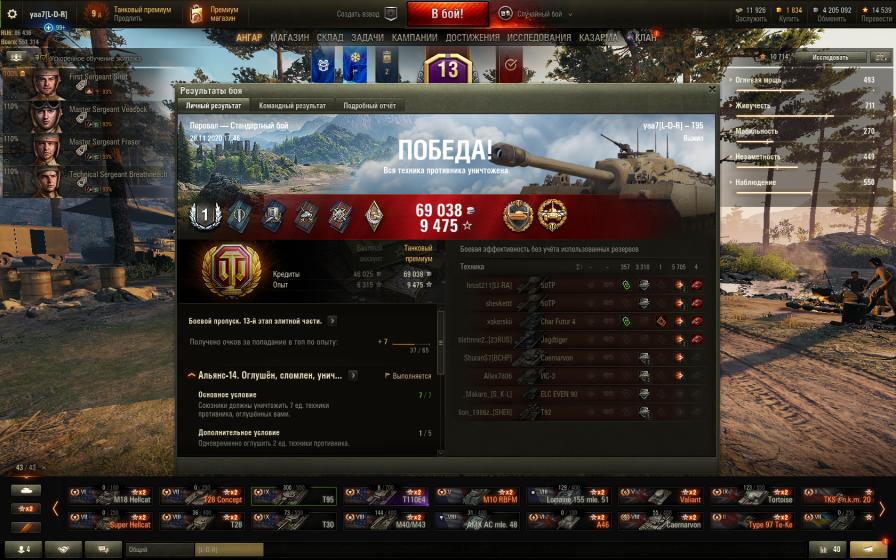This screenshot has width=896, height=560.
Task: Open the «МАГАЗИН» menu
Action: [290, 38]
